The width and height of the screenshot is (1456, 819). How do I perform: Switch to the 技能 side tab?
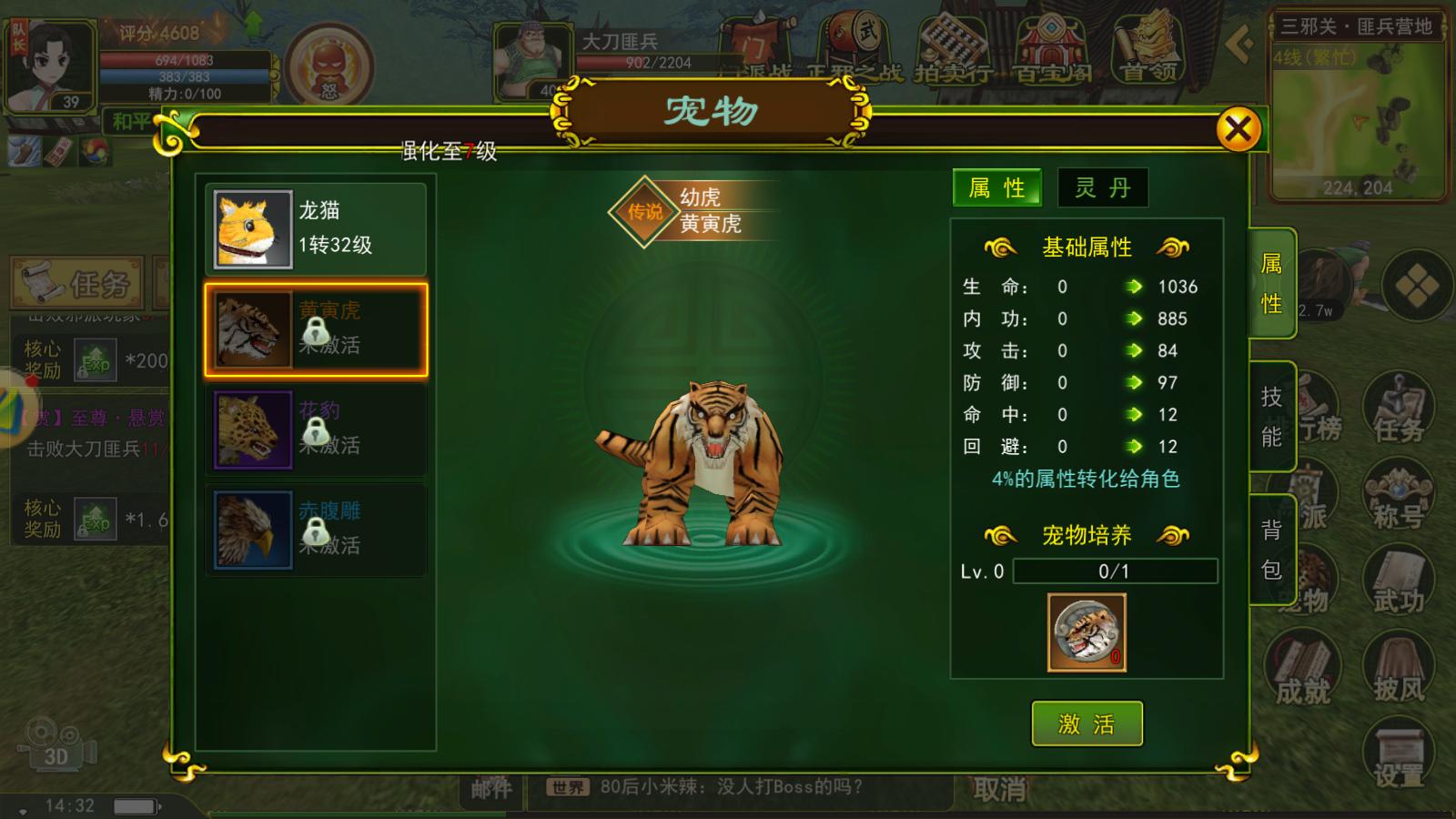[1273, 416]
